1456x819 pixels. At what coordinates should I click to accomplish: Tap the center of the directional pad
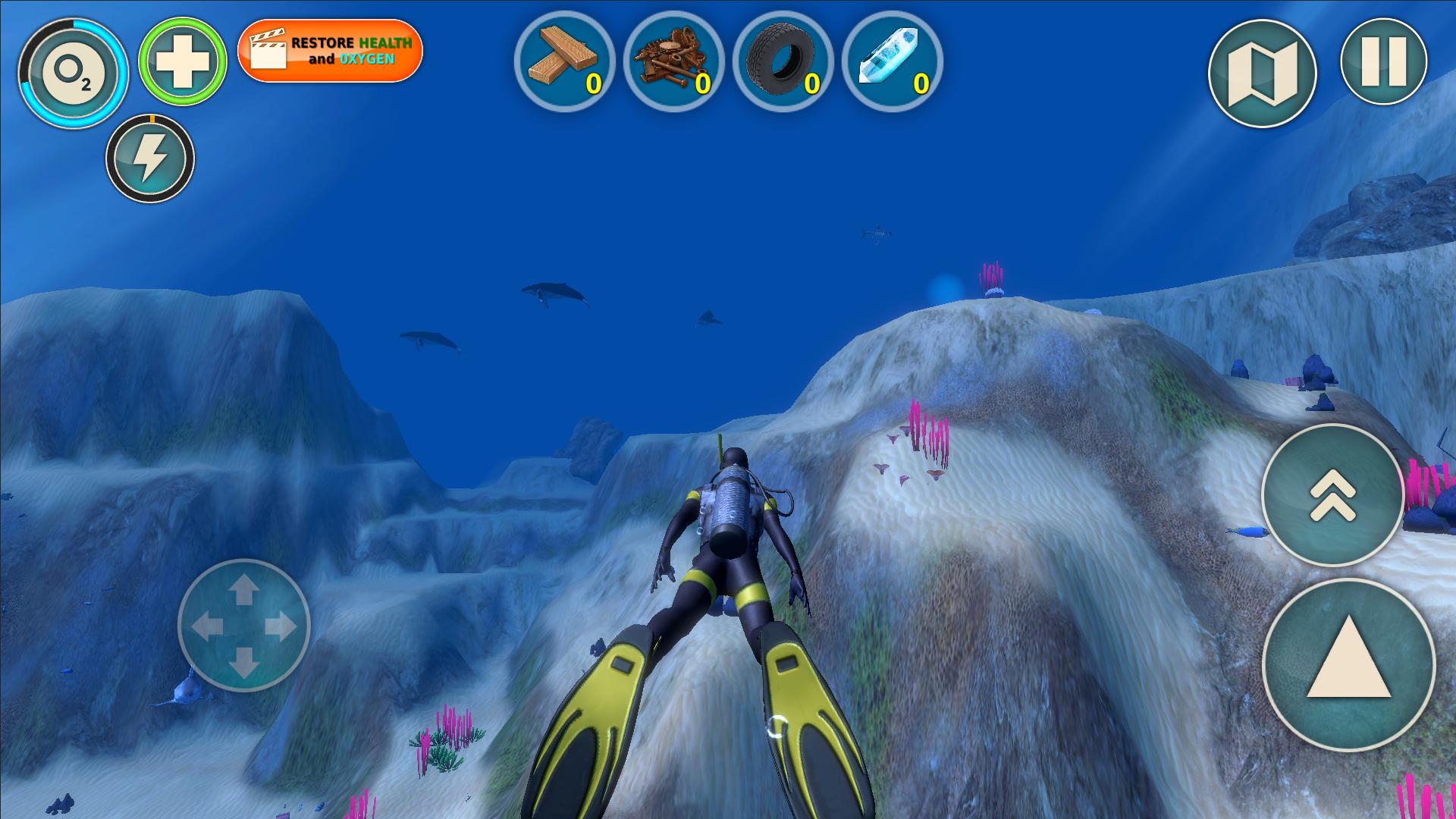243,626
